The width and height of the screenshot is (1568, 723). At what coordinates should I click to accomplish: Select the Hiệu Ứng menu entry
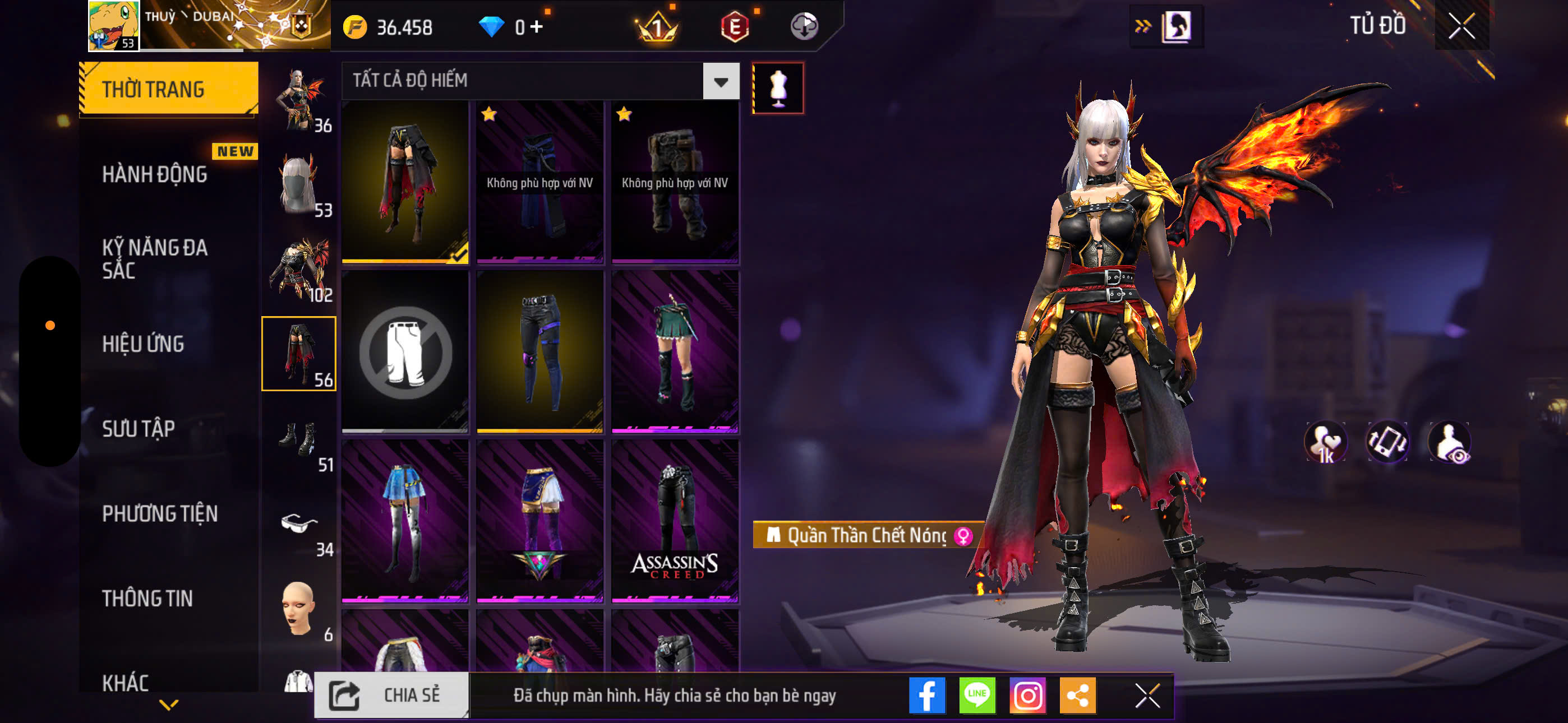coord(143,344)
